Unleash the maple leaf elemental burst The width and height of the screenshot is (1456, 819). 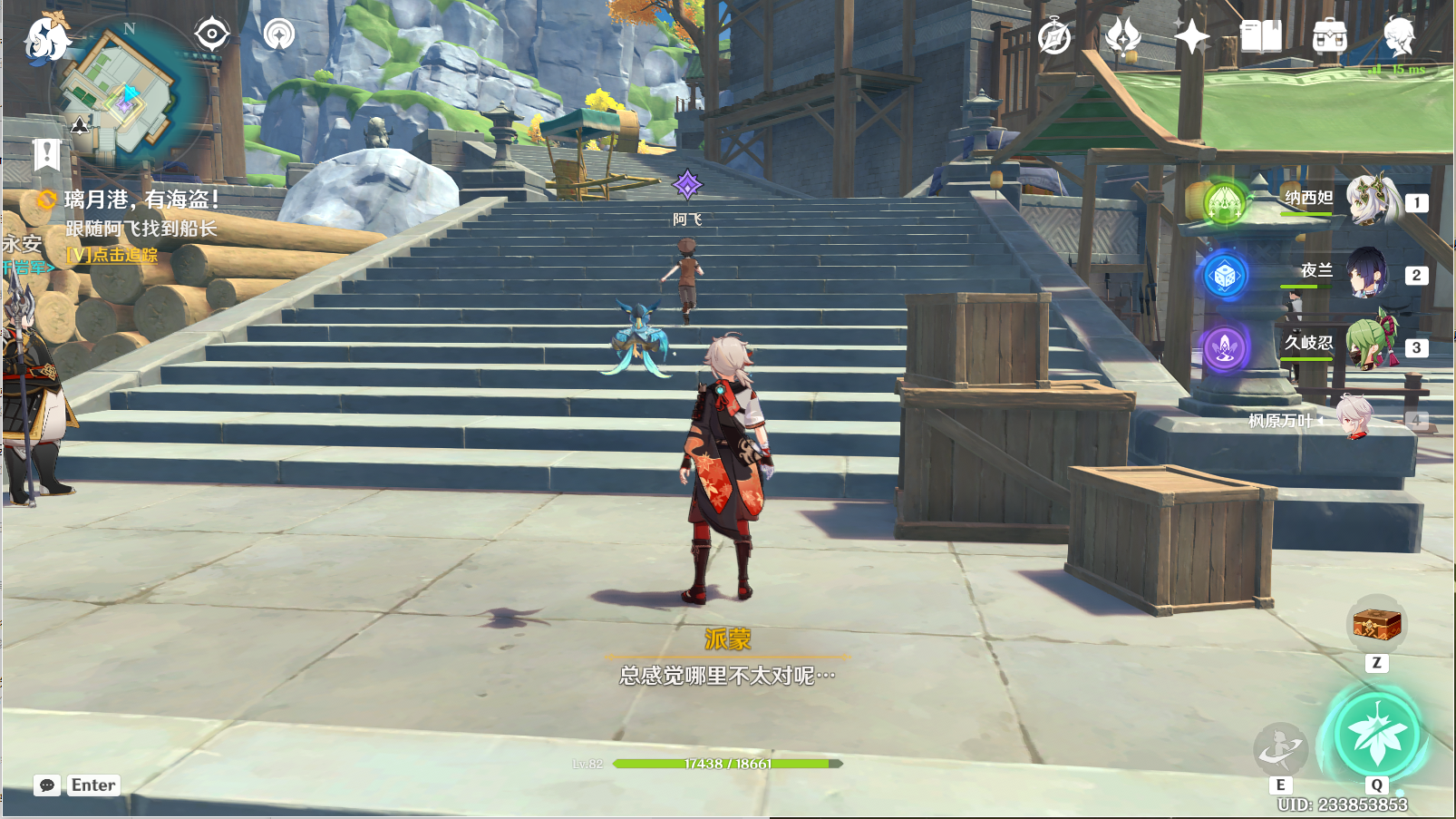[x=1376, y=736]
